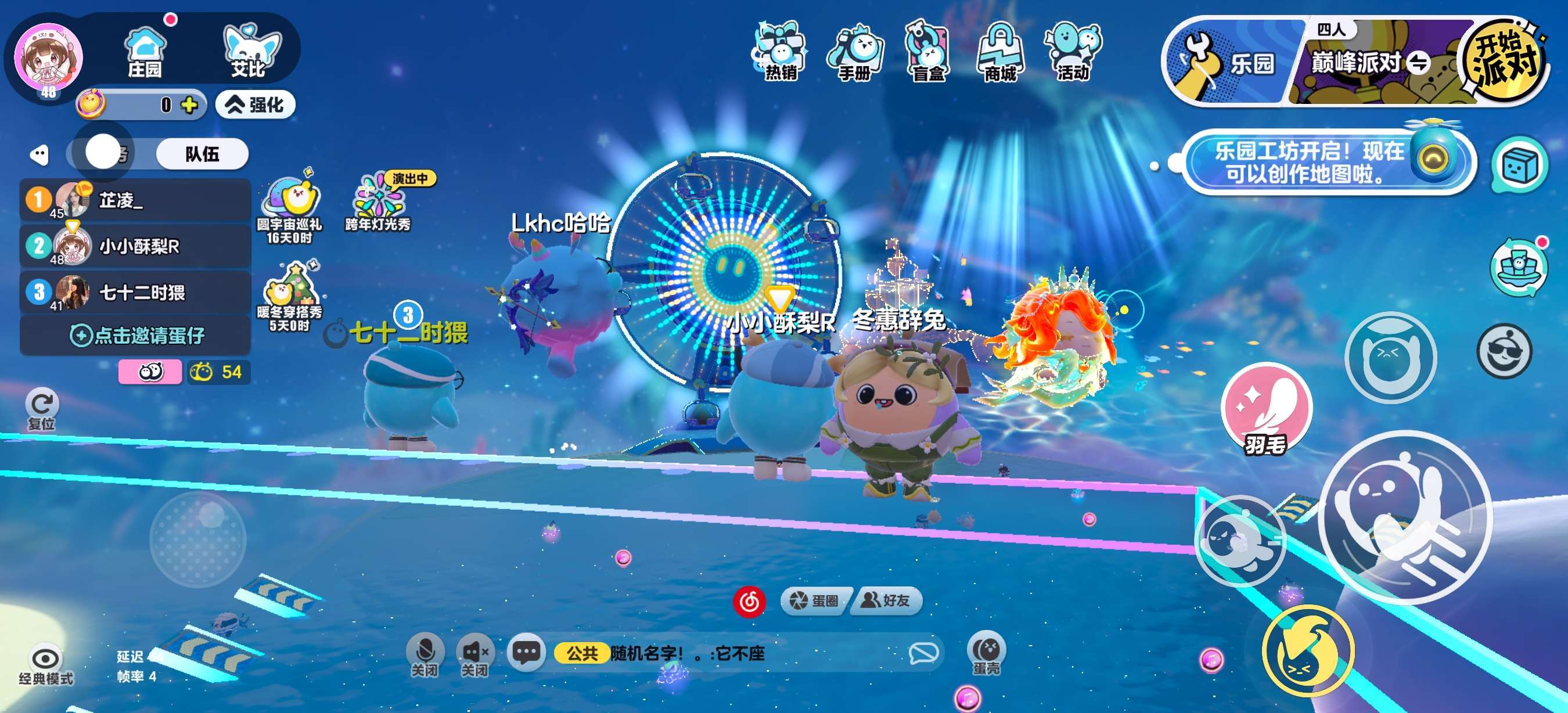This screenshot has height=713, width=1568.
Task: Open the 热销 hot sale menu
Action: [x=780, y=52]
